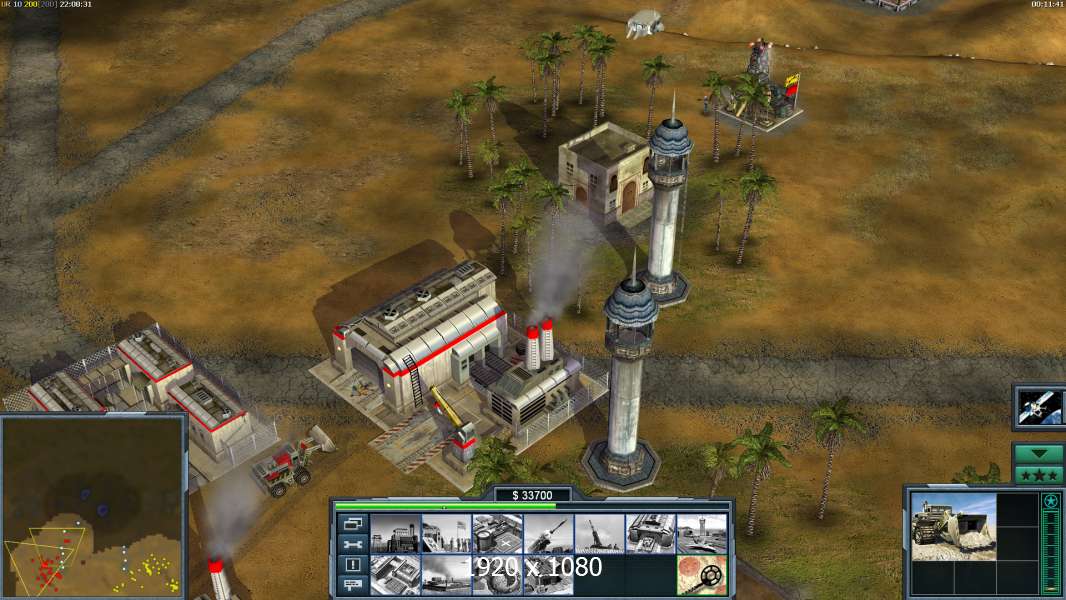Click the wrench button
Viewport: 1066px width, 600px height.
(351, 544)
